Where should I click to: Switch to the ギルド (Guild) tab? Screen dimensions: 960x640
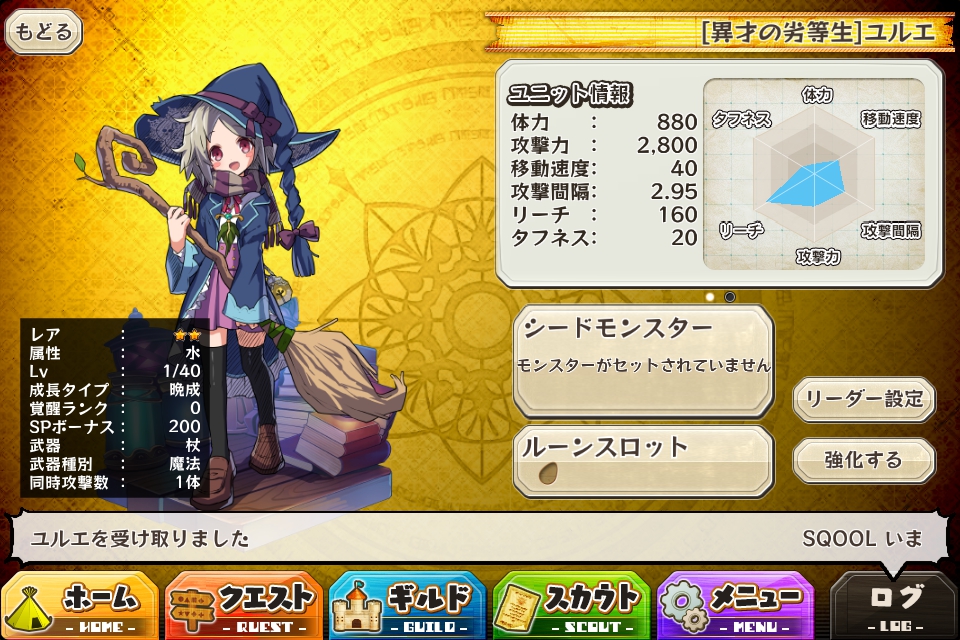click(407, 605)
